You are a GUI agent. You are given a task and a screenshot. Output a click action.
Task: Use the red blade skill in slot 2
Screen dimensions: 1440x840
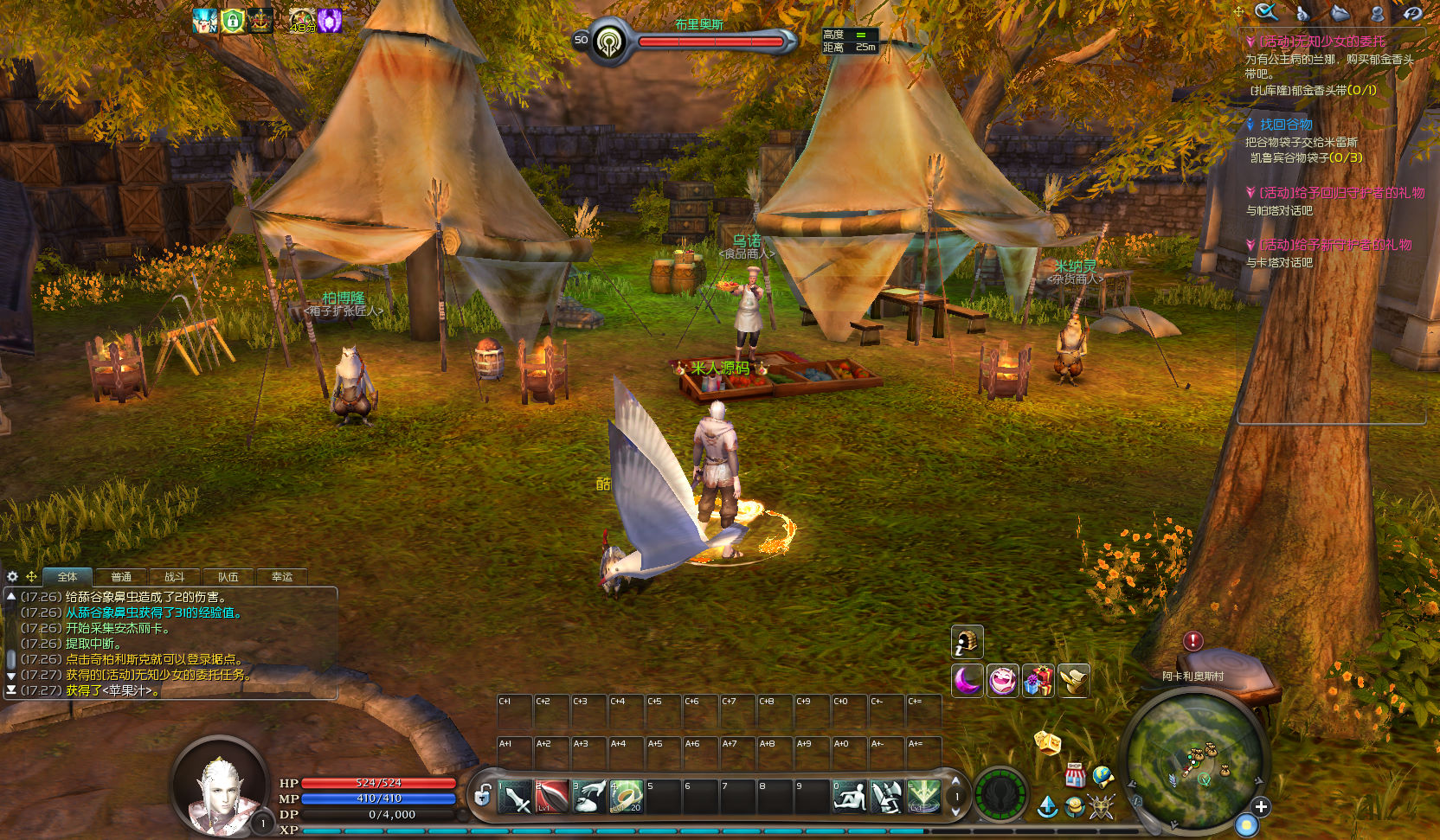tap(552, 797)
